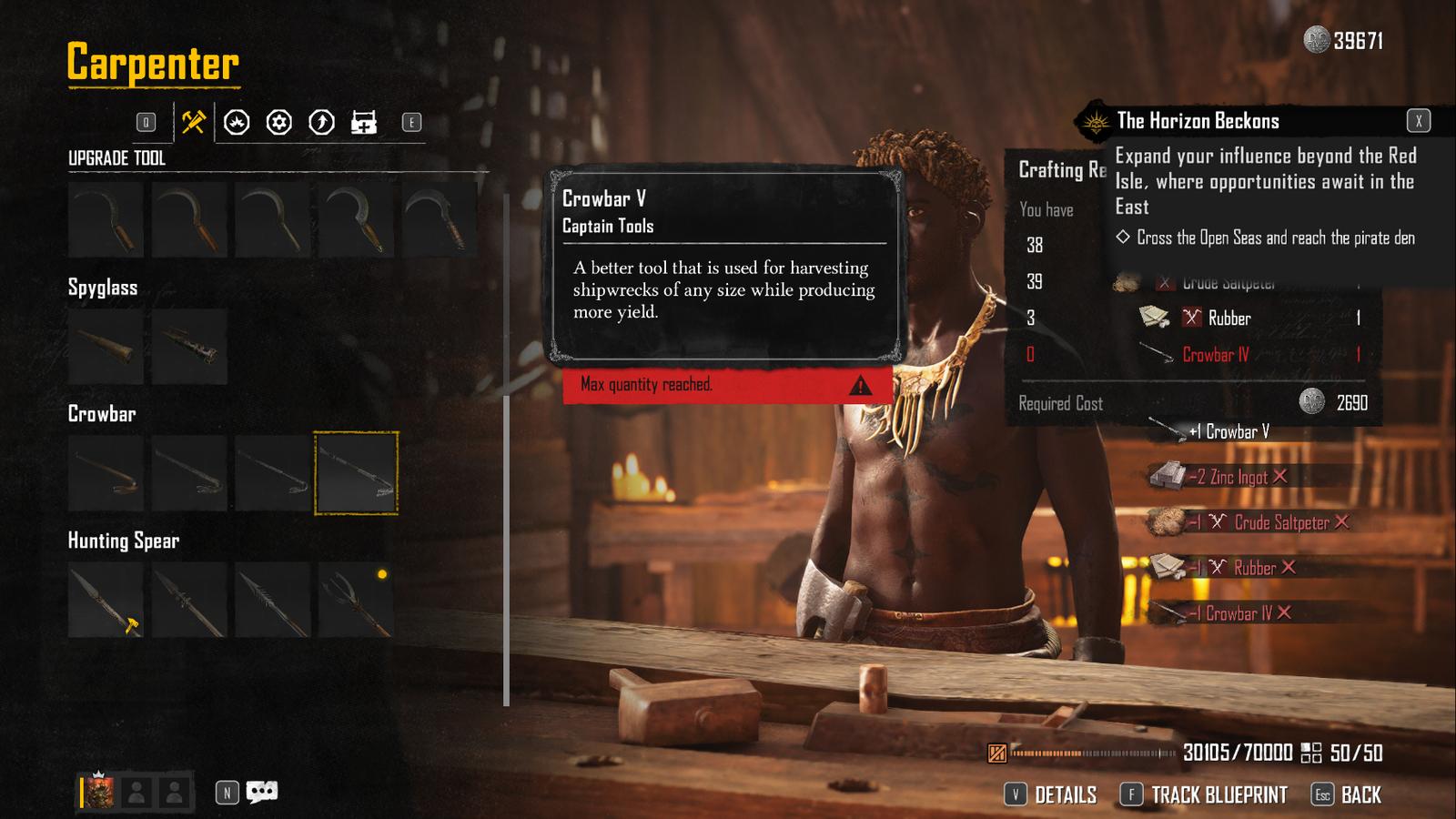
Task: Open the gear cog category tab
Action: [x=279, y=122]
